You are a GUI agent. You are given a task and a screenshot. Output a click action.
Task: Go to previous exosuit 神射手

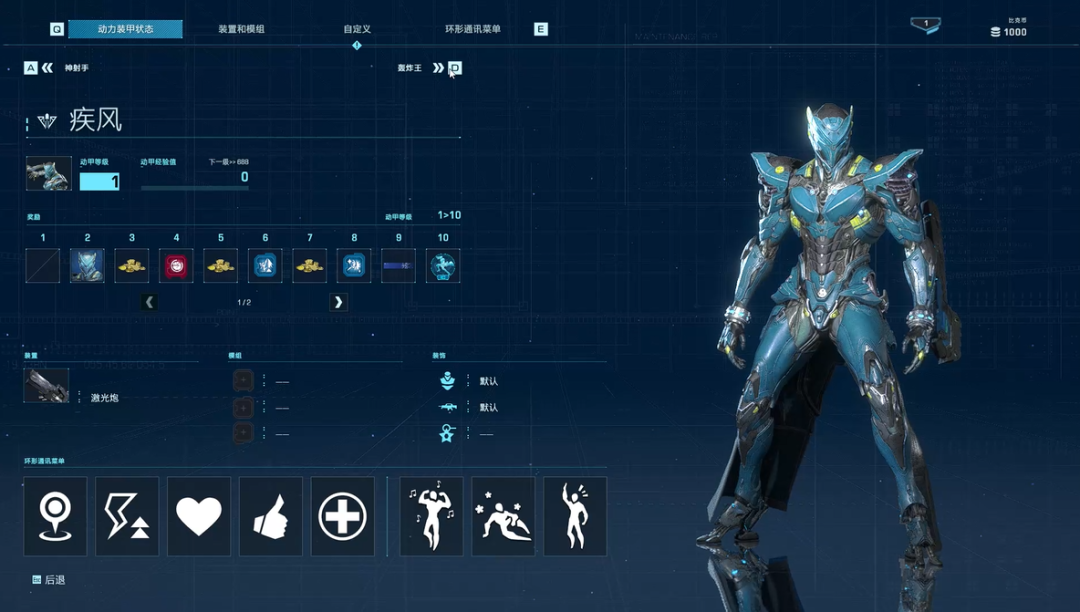[x=47, y=68]
